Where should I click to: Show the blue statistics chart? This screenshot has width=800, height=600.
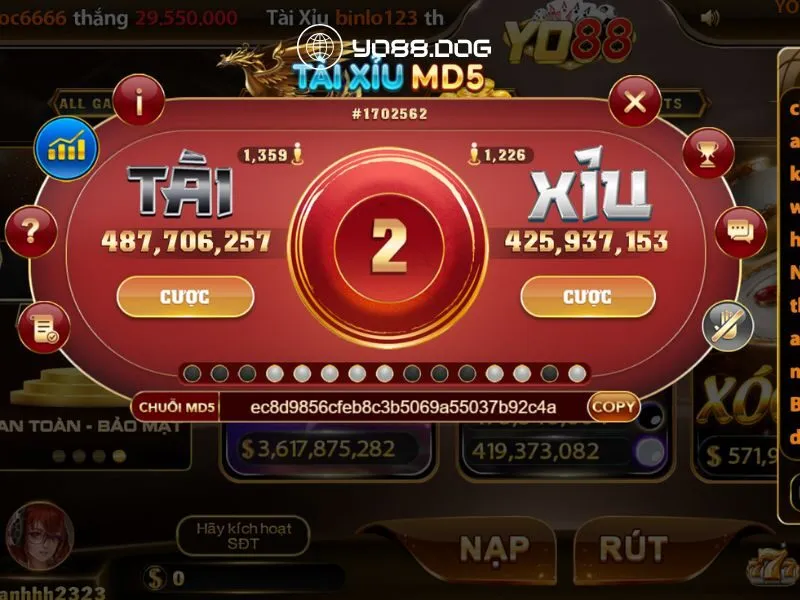coord(66,148)
